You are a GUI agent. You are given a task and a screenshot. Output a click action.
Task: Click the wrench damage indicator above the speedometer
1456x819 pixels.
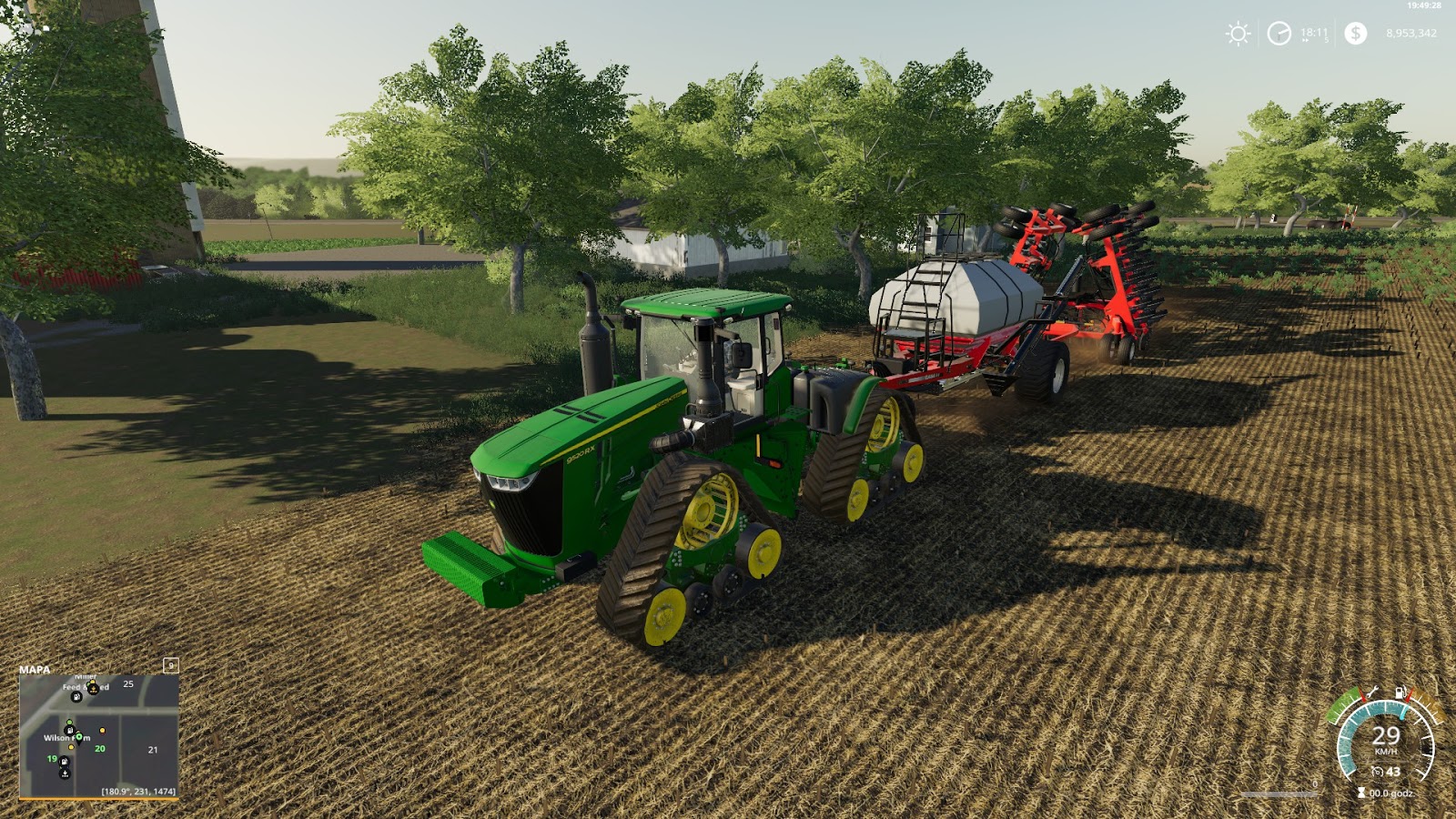[x=1372, y=693]
